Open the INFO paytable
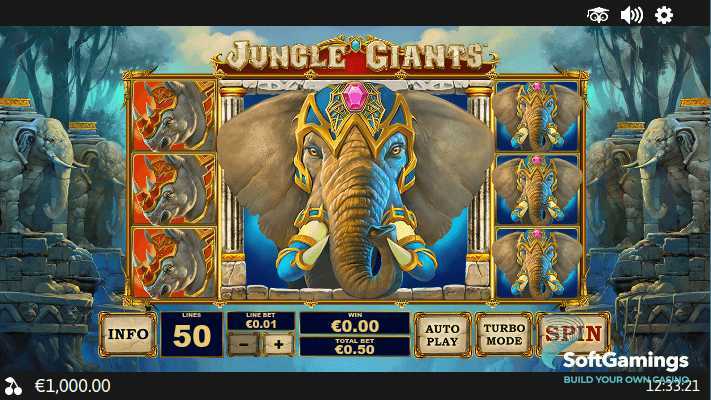The height and width of the screenshot is (400, 711). tap(128, 334)
